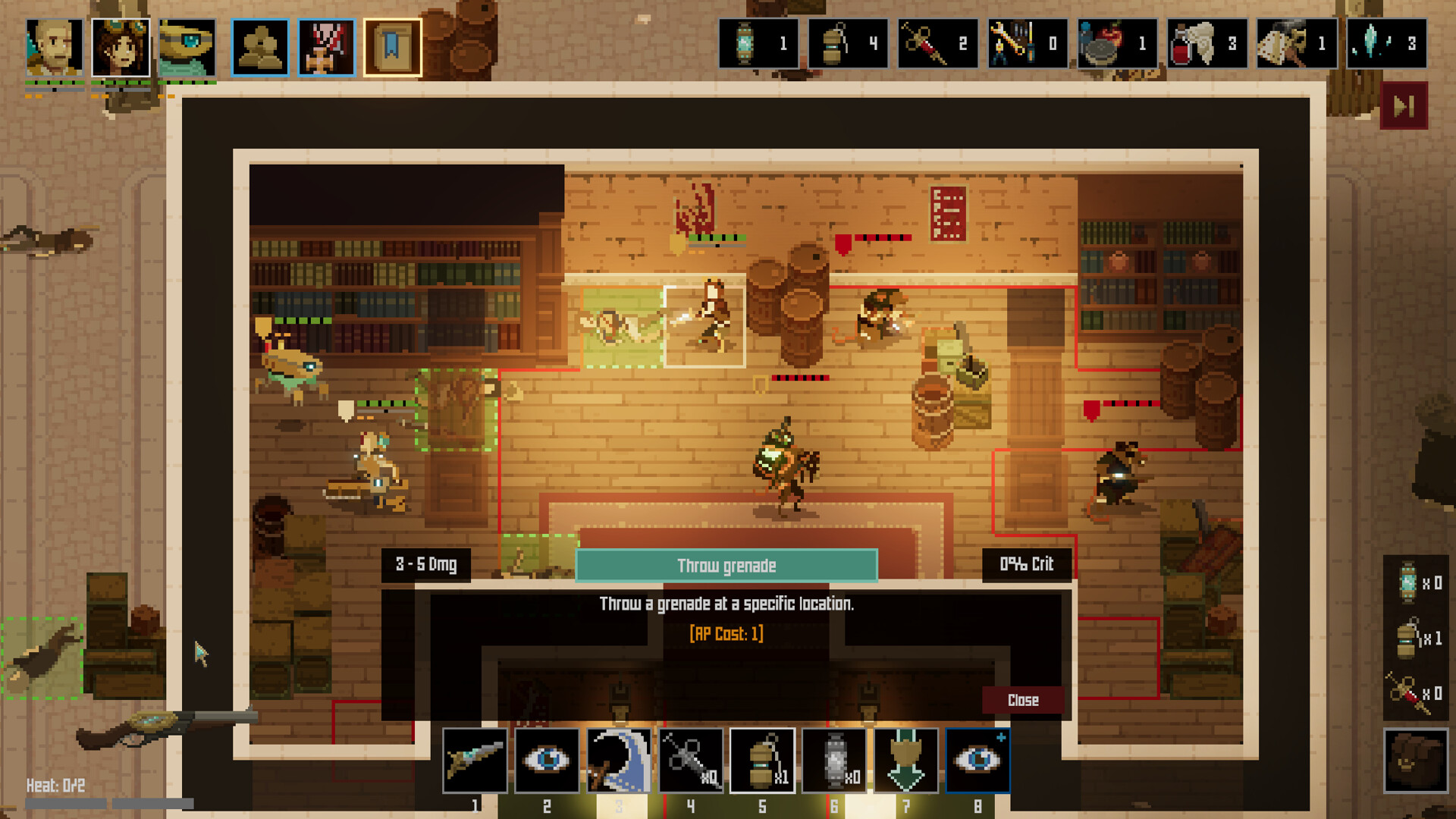Choose the green arrow ability in slot 7
Image resolution: width=1456 pixels, height=819 pixels.
click(905, 760)
